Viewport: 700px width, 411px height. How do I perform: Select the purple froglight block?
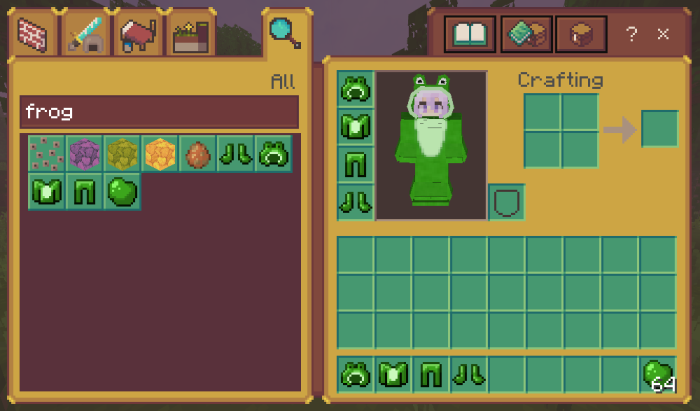coord(84,154)
